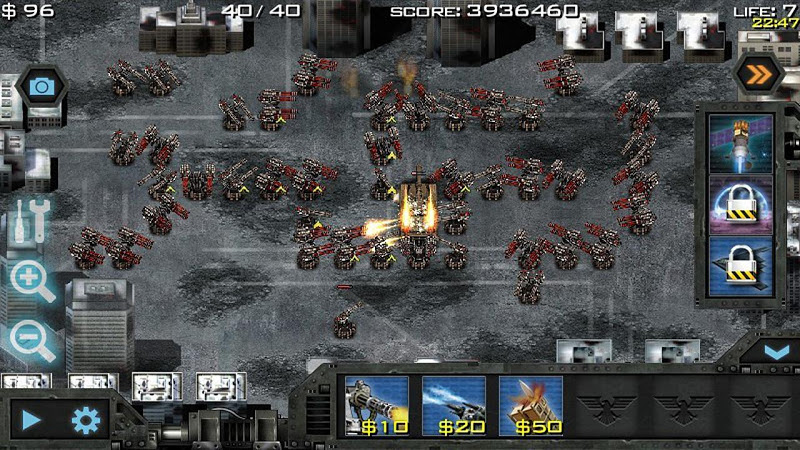Viewport: 800px width, 450px height.
Task: Buy the $20 laser tower
Action: [x=453, y=406]
